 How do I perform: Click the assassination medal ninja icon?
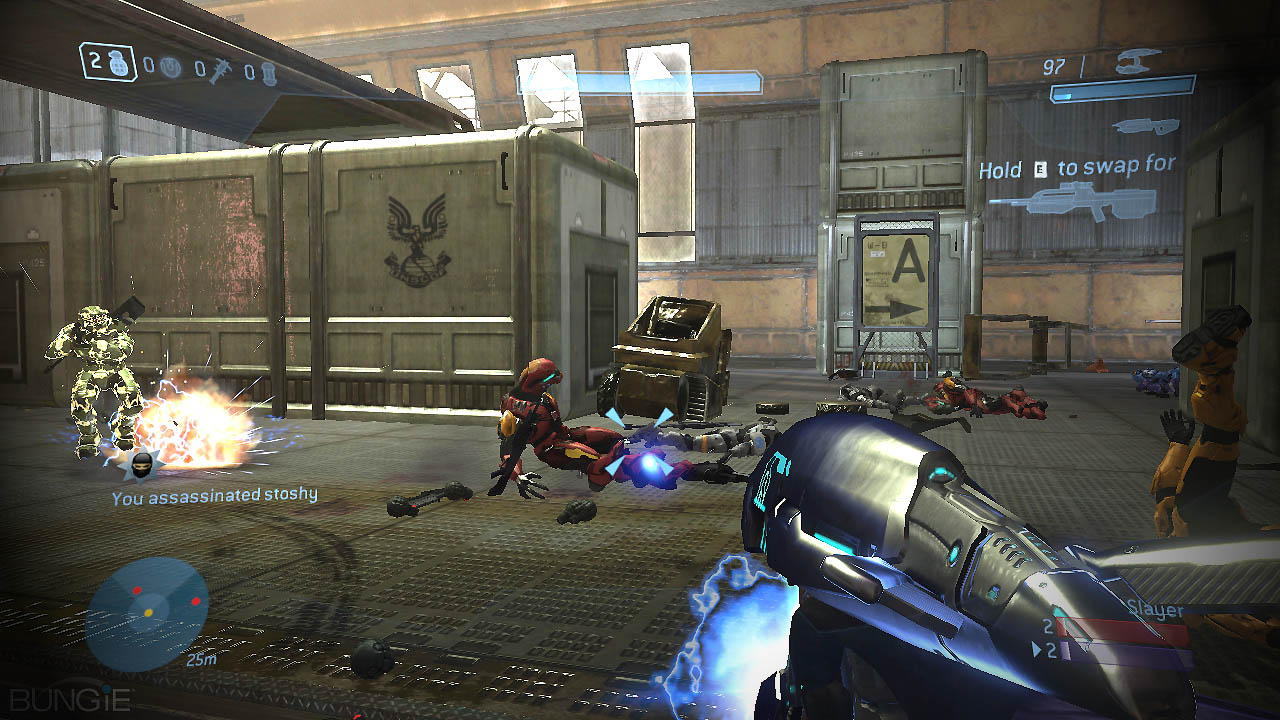coord(143,464)
